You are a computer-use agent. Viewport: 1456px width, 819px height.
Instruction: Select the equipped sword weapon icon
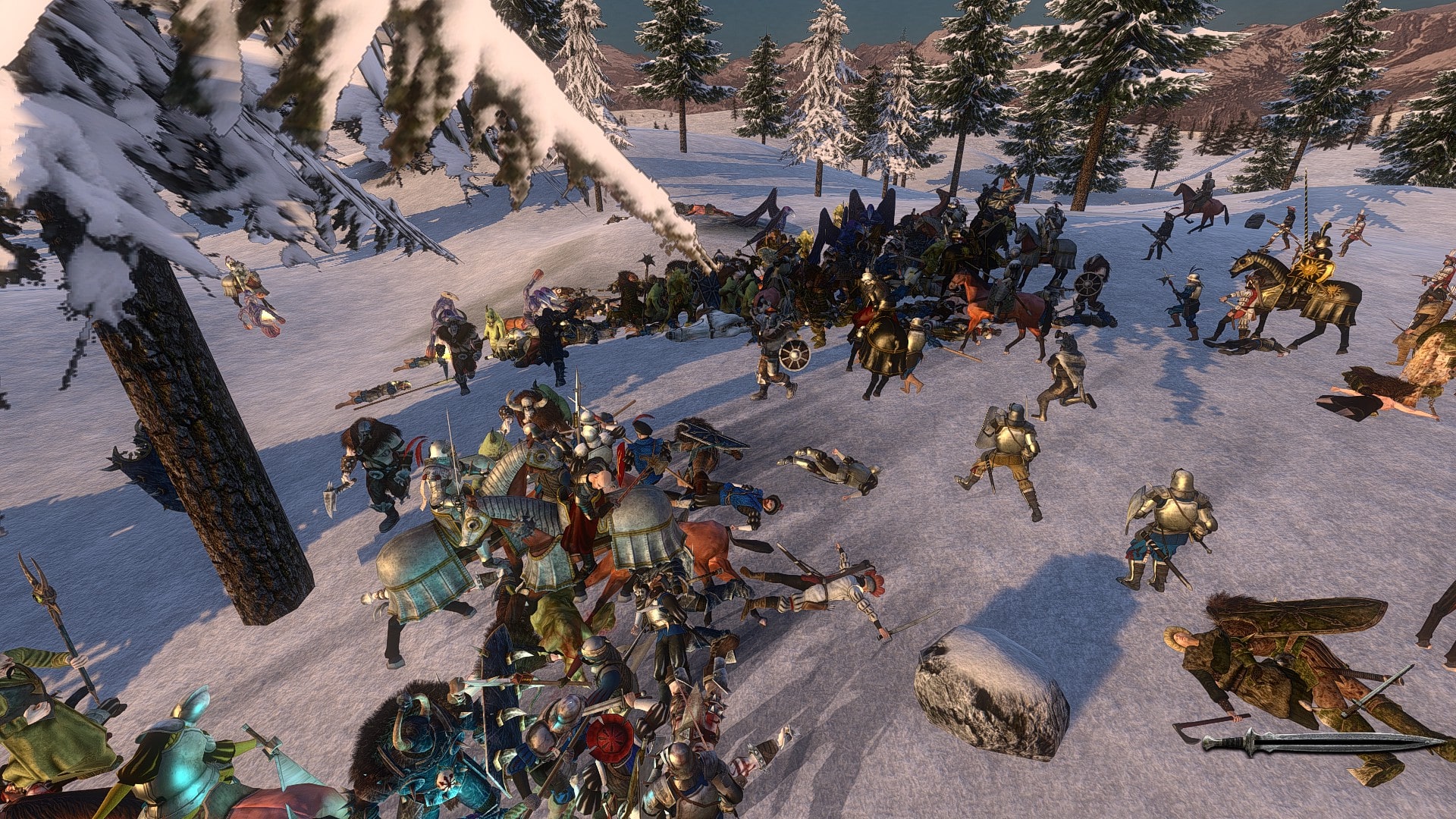(1323, 741)
